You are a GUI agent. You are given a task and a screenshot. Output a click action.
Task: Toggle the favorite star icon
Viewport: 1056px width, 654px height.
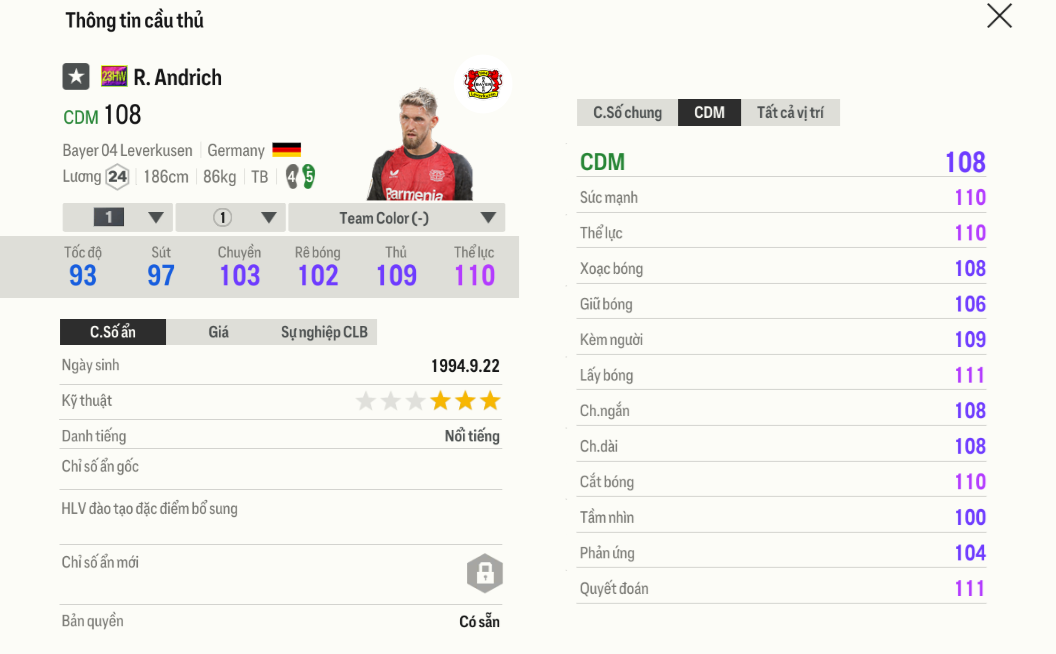76,77
